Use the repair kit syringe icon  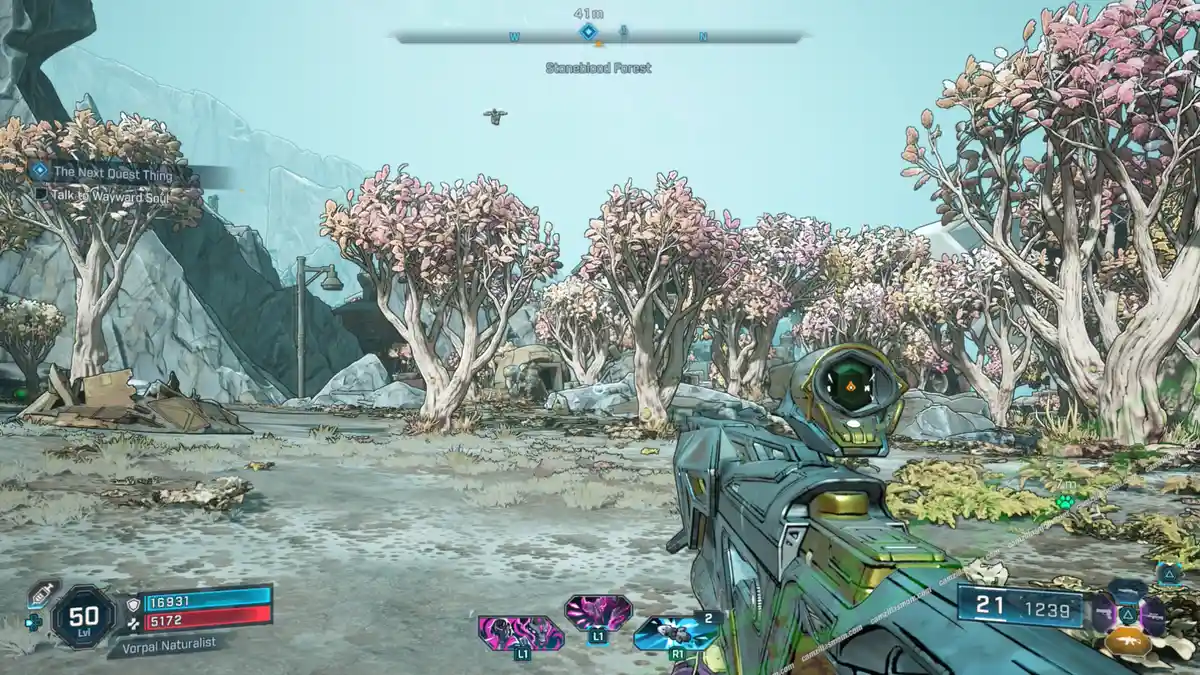[x=43, y=593]
